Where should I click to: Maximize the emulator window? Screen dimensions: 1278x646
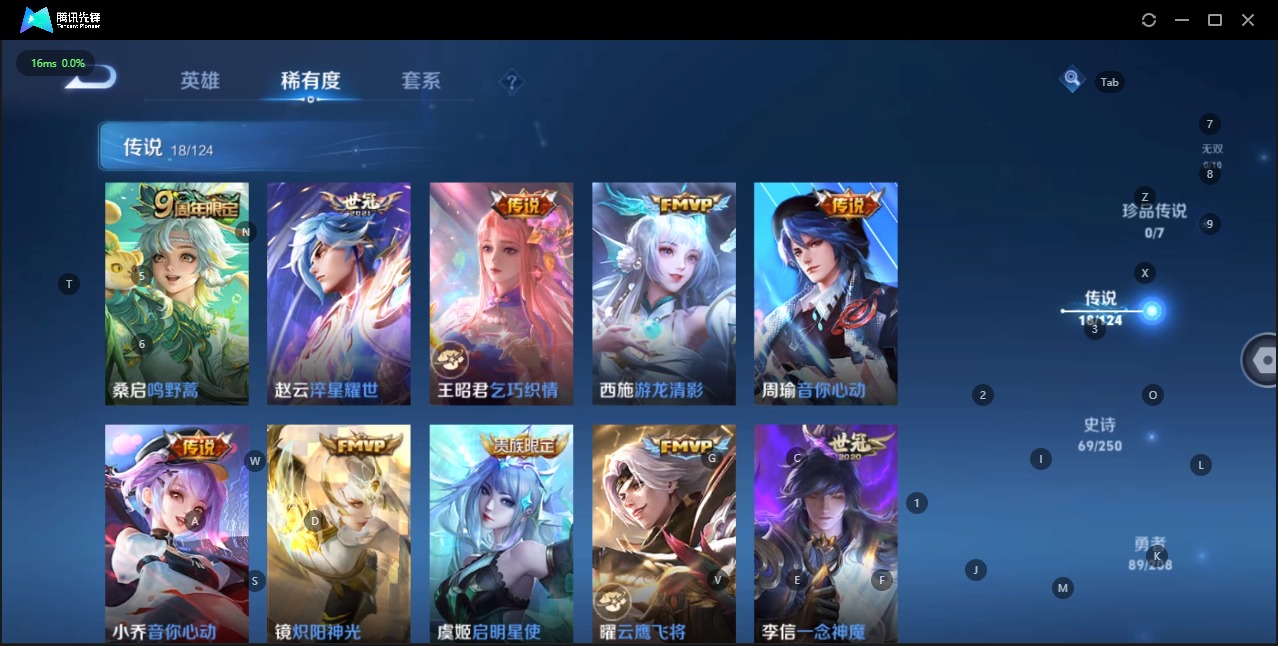pyautogui.click(x=1215, y=20)
